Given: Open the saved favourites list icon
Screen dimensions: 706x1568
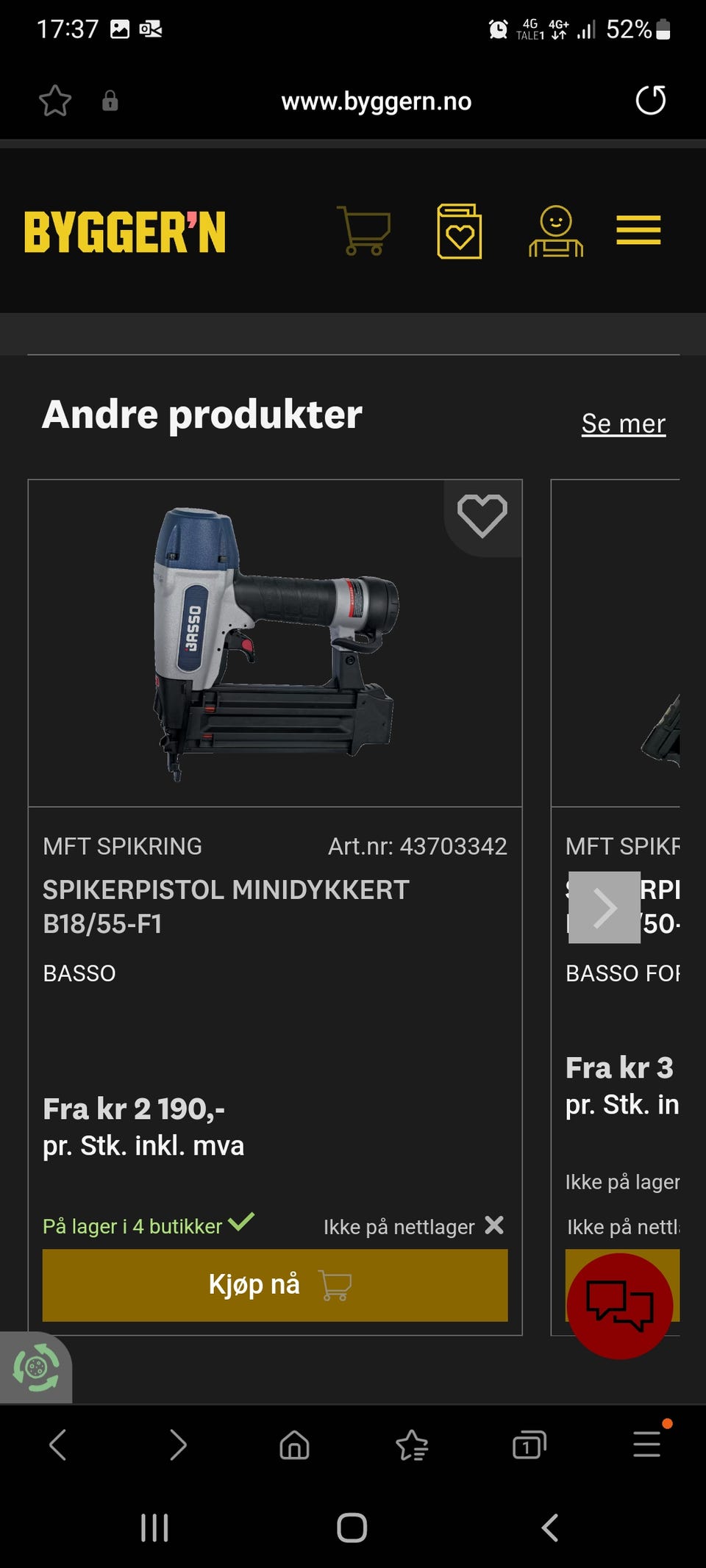Looking at the screenshot, I should pos(460,232).
